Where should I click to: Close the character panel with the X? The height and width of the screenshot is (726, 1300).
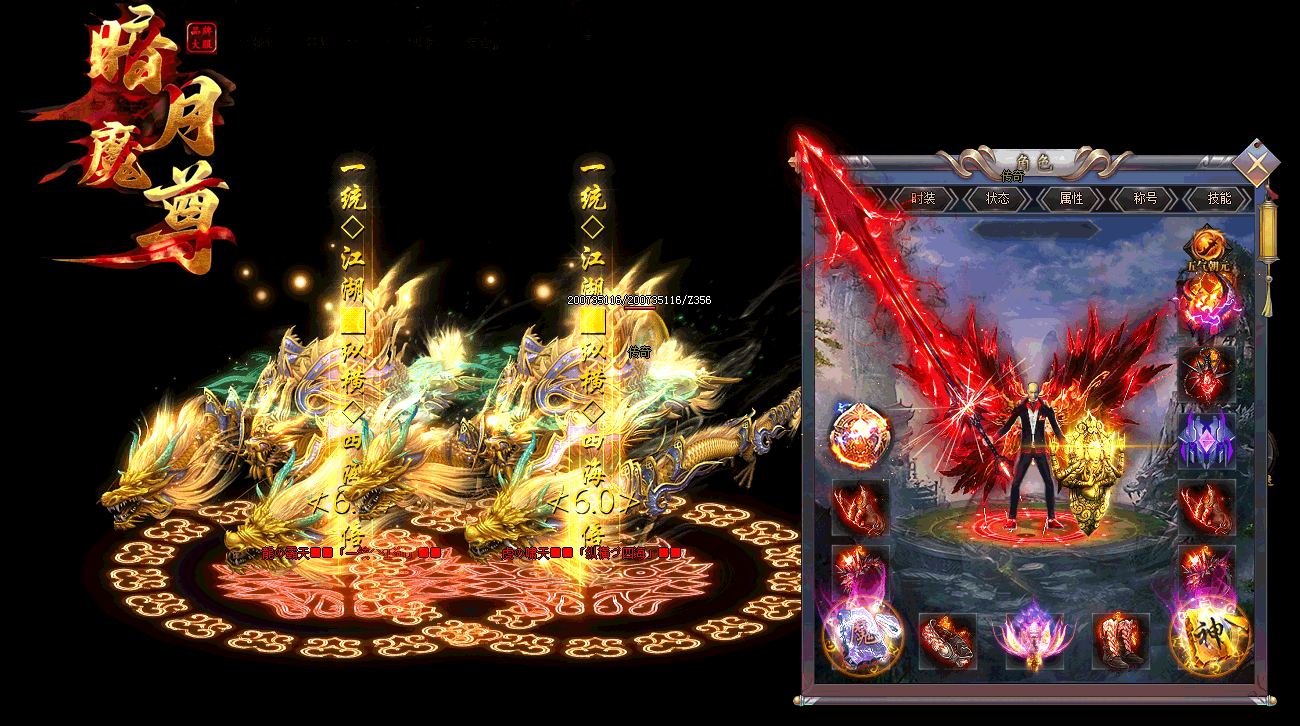[1254, 164]
